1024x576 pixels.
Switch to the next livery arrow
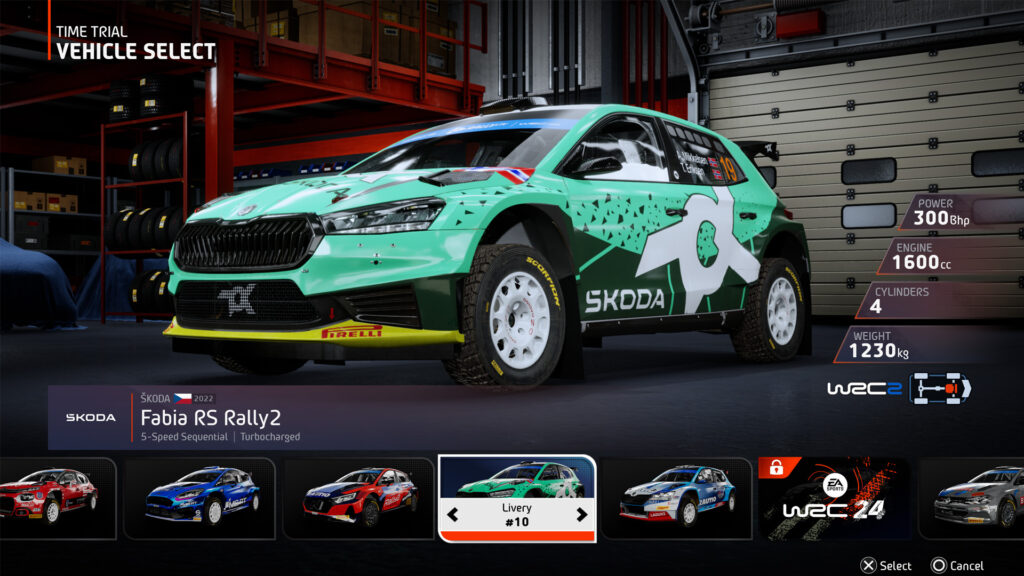(582, 516)
